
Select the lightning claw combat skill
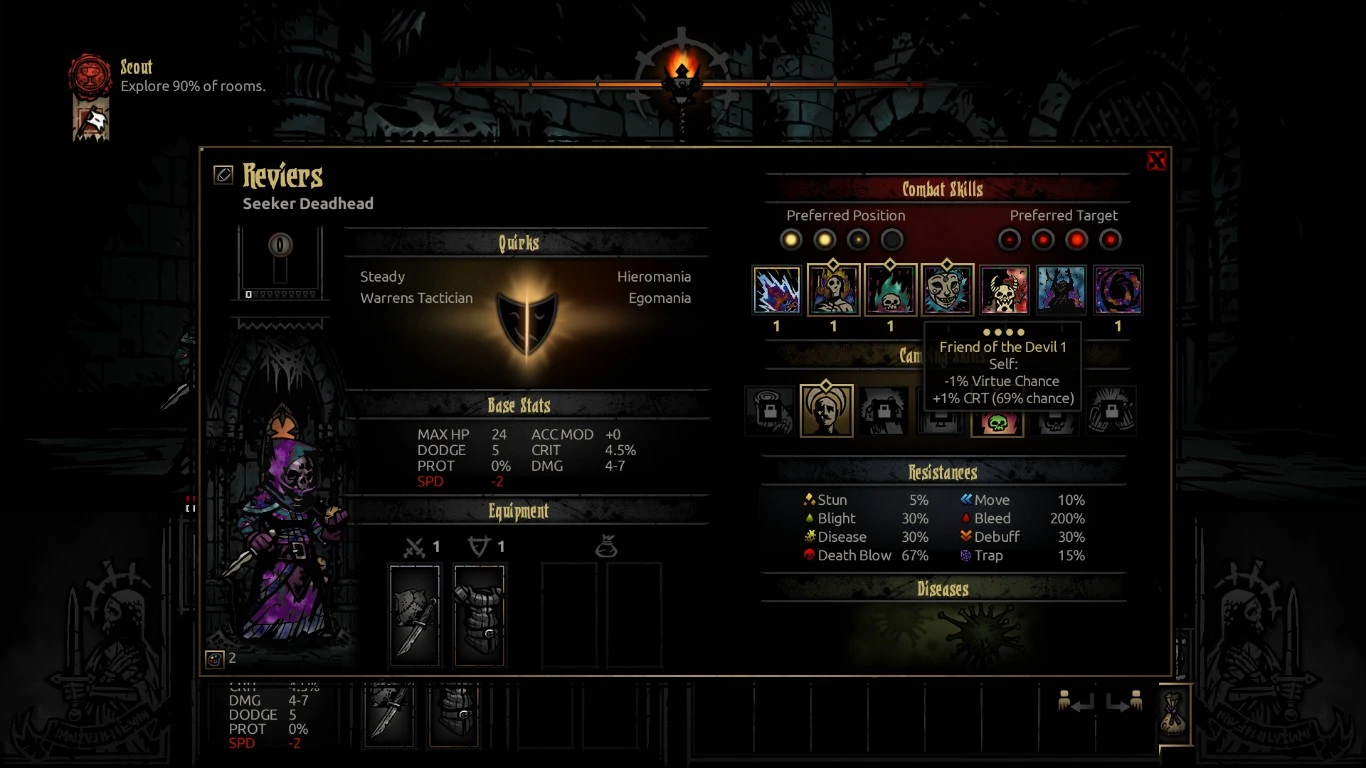point(776,290)
